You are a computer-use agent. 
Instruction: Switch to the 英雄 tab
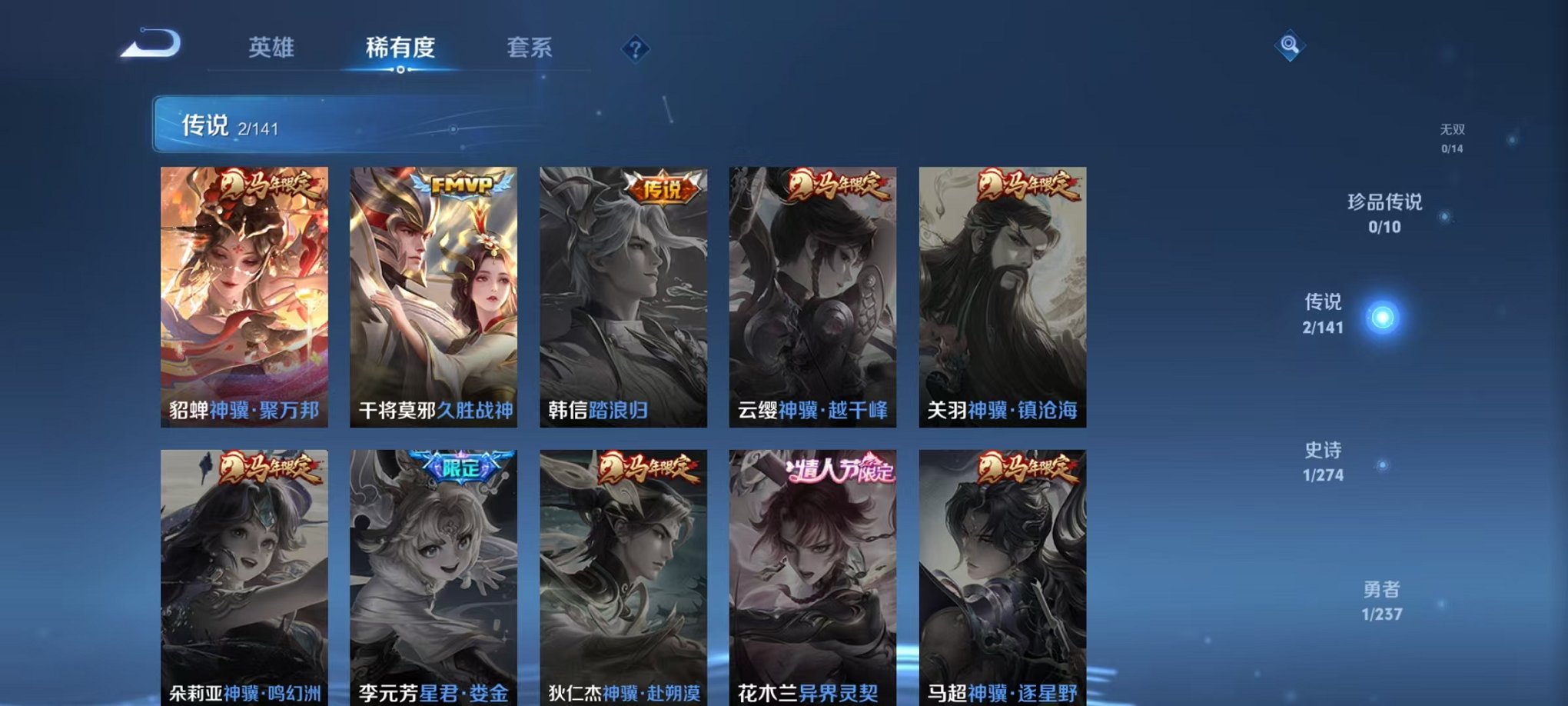click(271, 48)
